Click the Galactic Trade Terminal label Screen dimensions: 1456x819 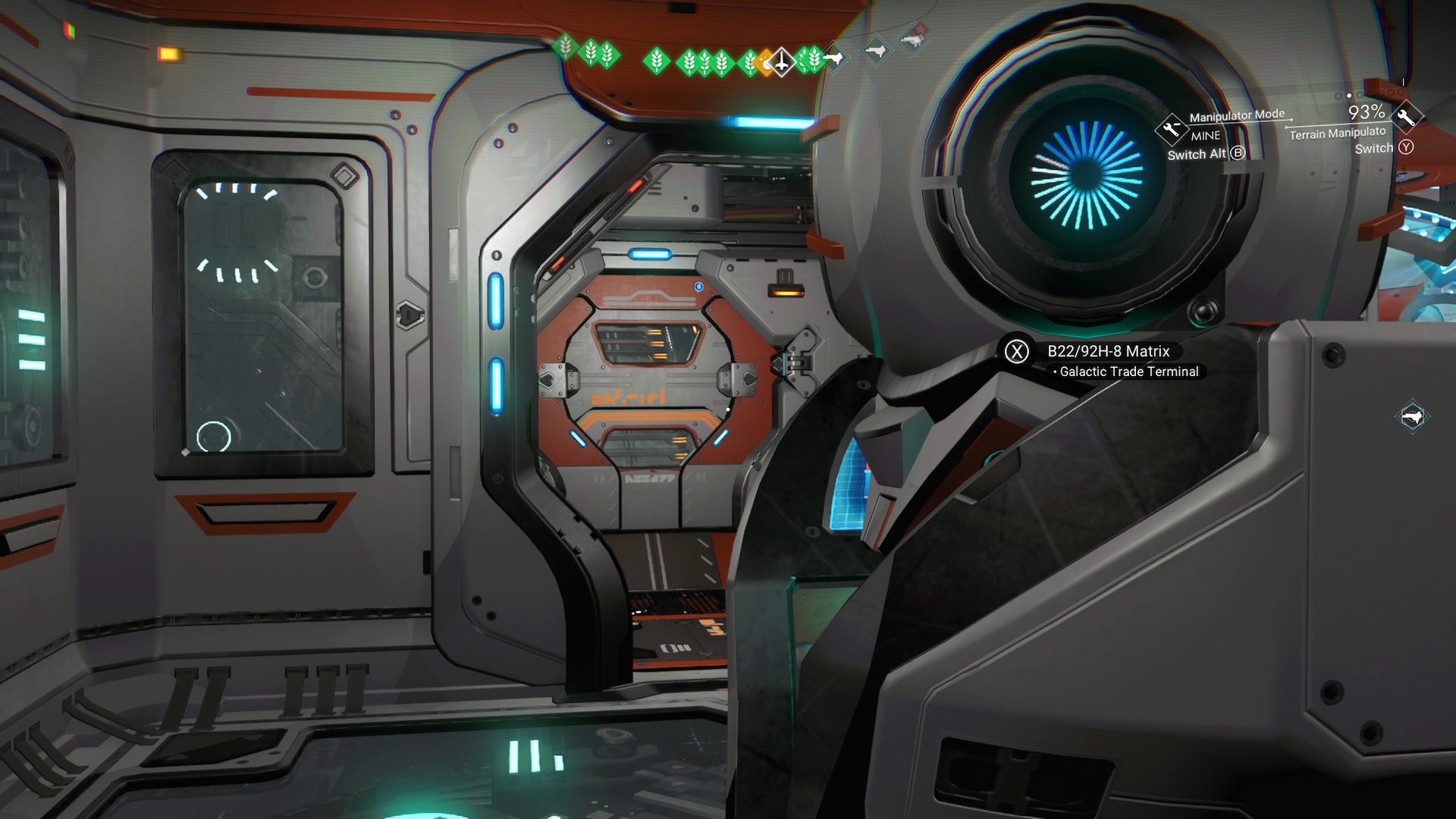coord(1128,372)
